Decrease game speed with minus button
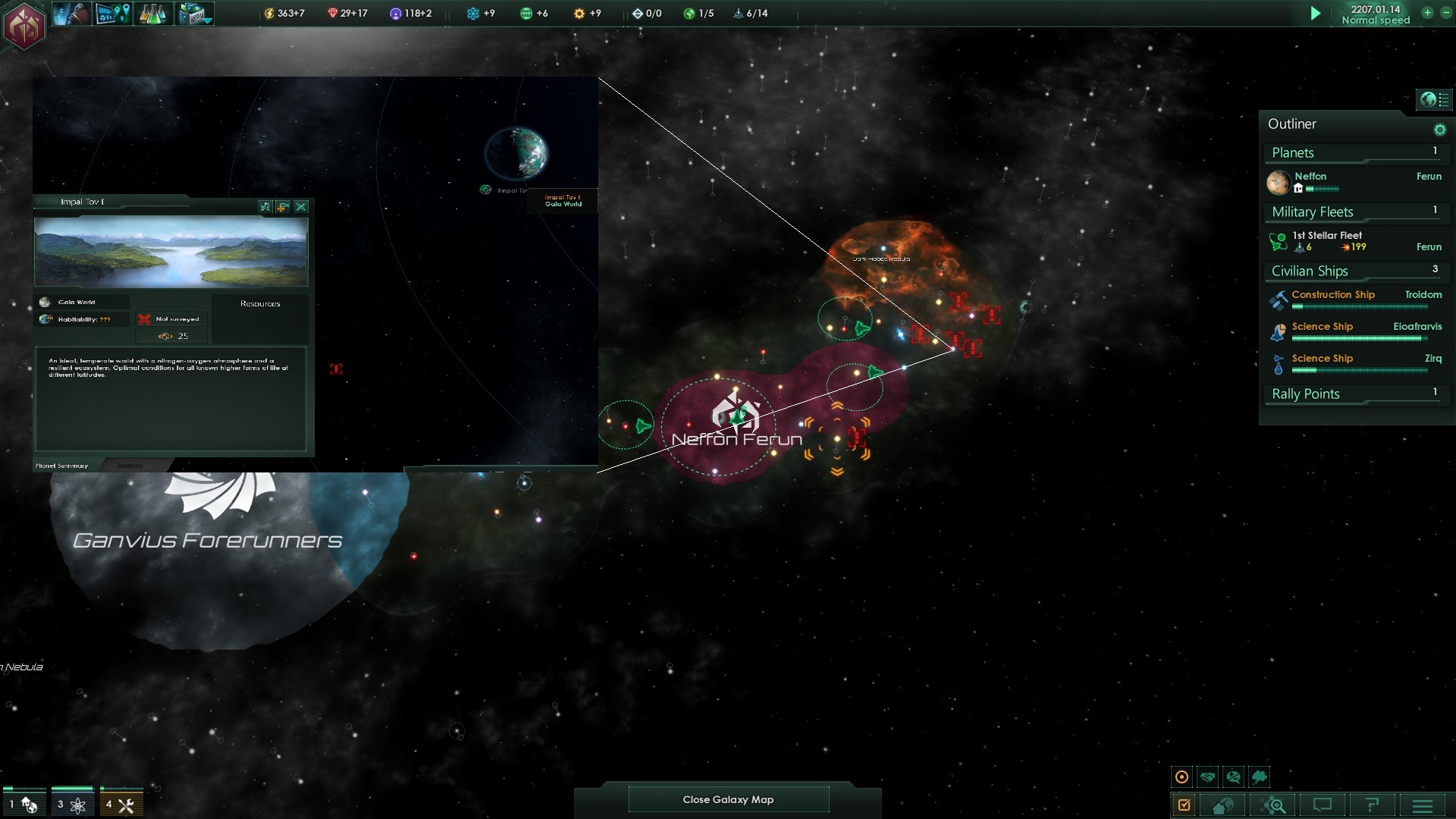Image resolution: width=1456 pixels, height=819 pixels. tap(1445, 13)
